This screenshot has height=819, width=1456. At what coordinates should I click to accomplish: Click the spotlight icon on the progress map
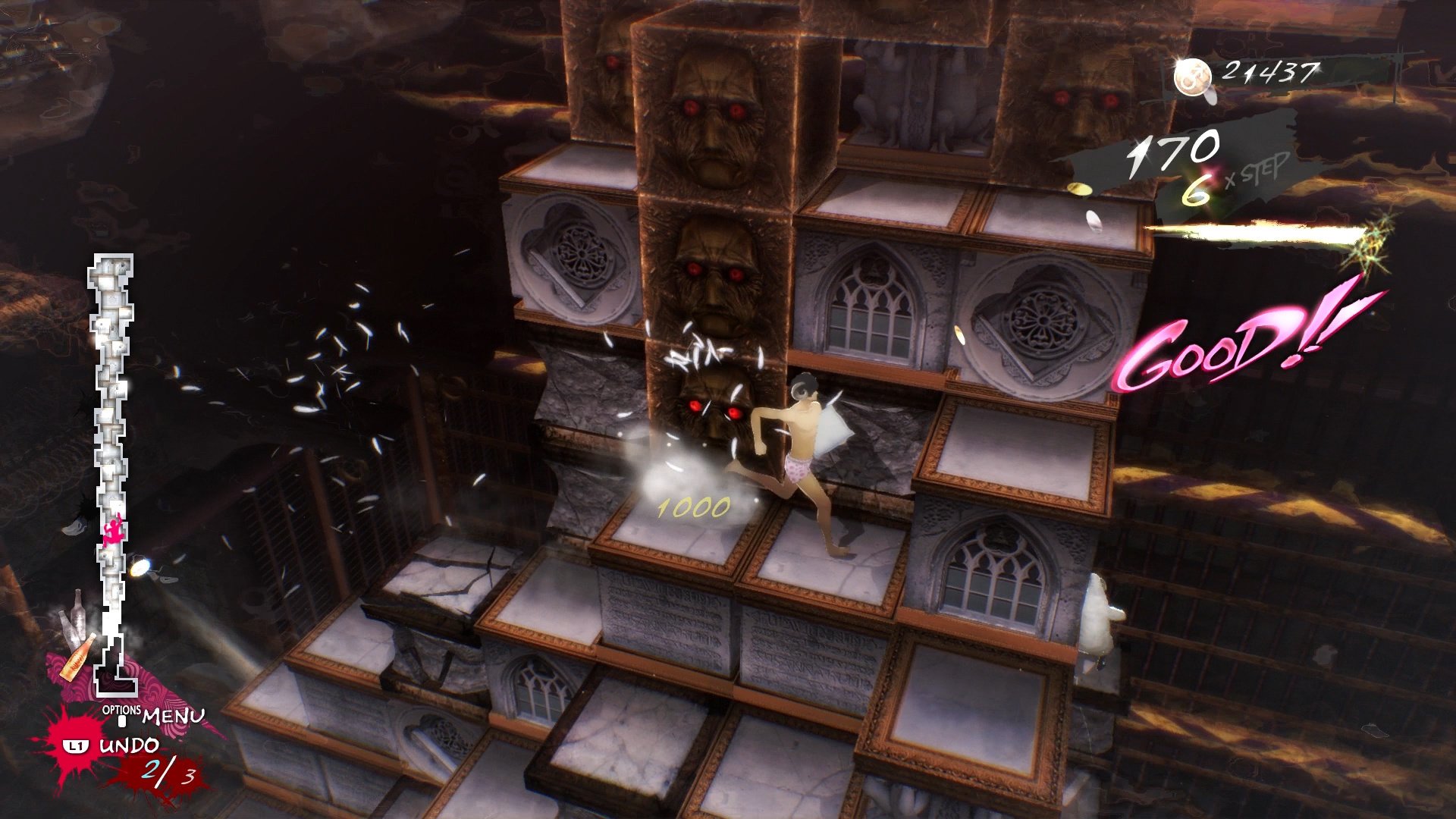point(140,566)
